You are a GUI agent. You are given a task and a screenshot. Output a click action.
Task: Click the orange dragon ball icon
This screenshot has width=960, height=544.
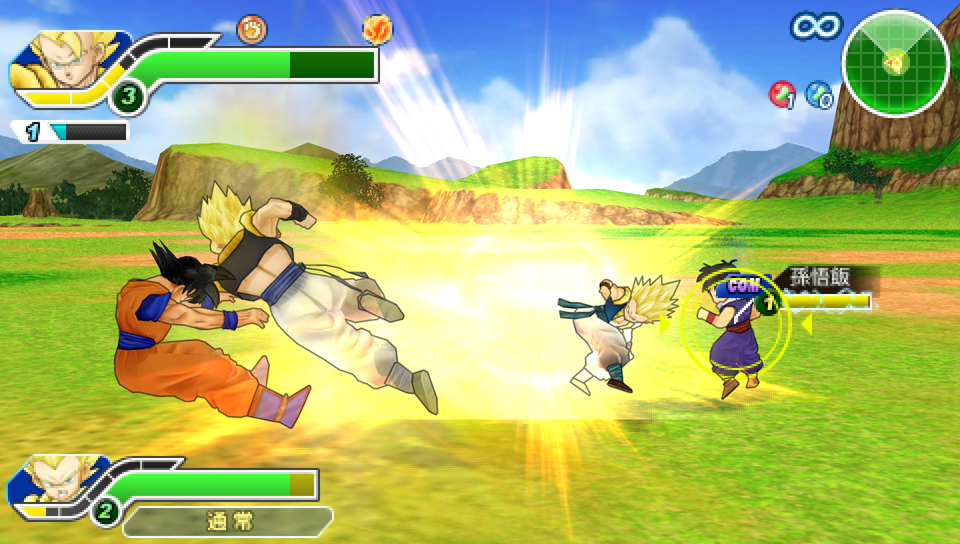377,30
